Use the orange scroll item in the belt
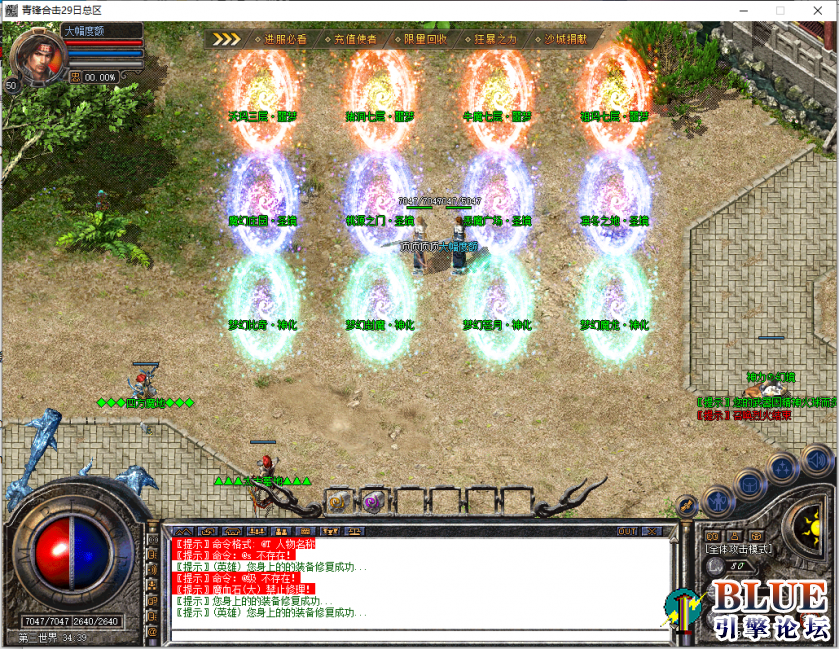 (x=338, y=503)
